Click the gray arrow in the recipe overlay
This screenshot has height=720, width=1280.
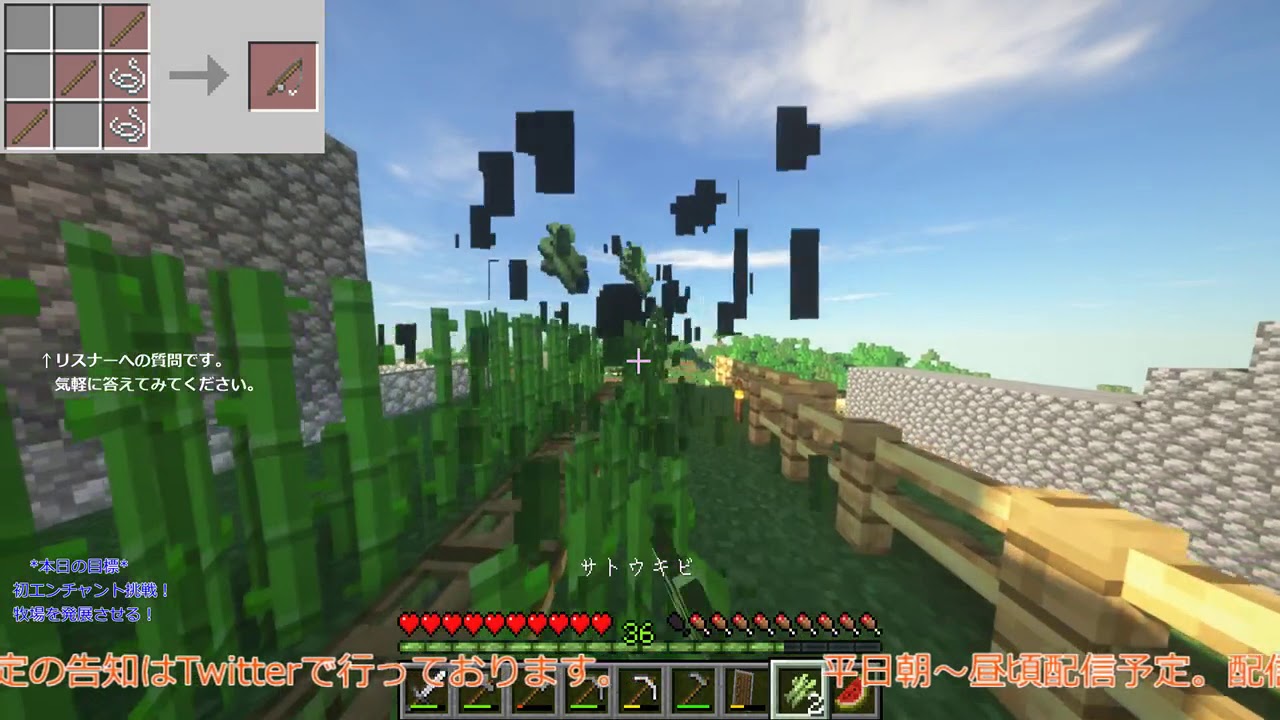pos(198,75)
